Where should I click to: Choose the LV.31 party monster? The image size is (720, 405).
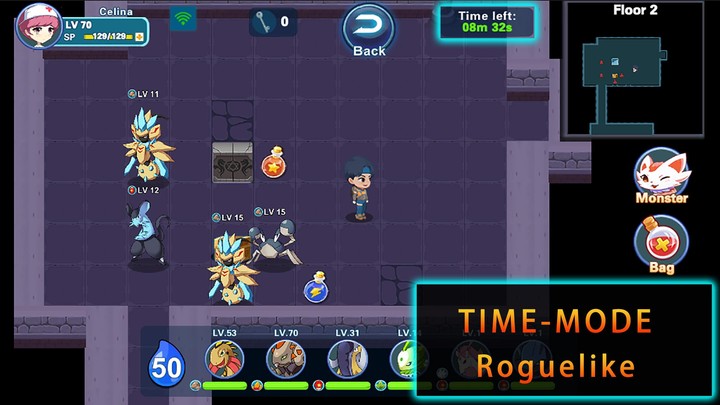348,358
